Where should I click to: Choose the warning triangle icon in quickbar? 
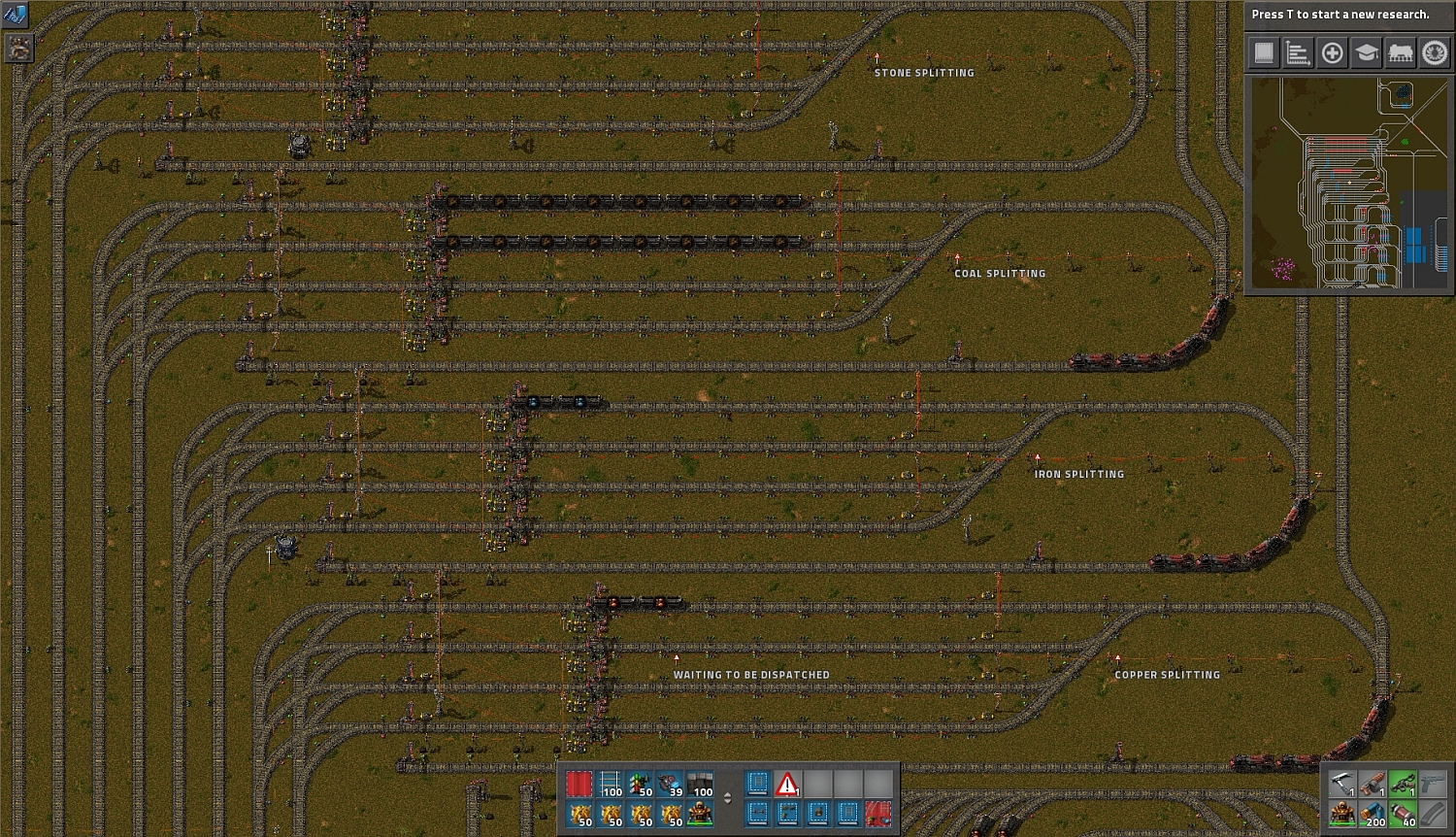[787, 784]
